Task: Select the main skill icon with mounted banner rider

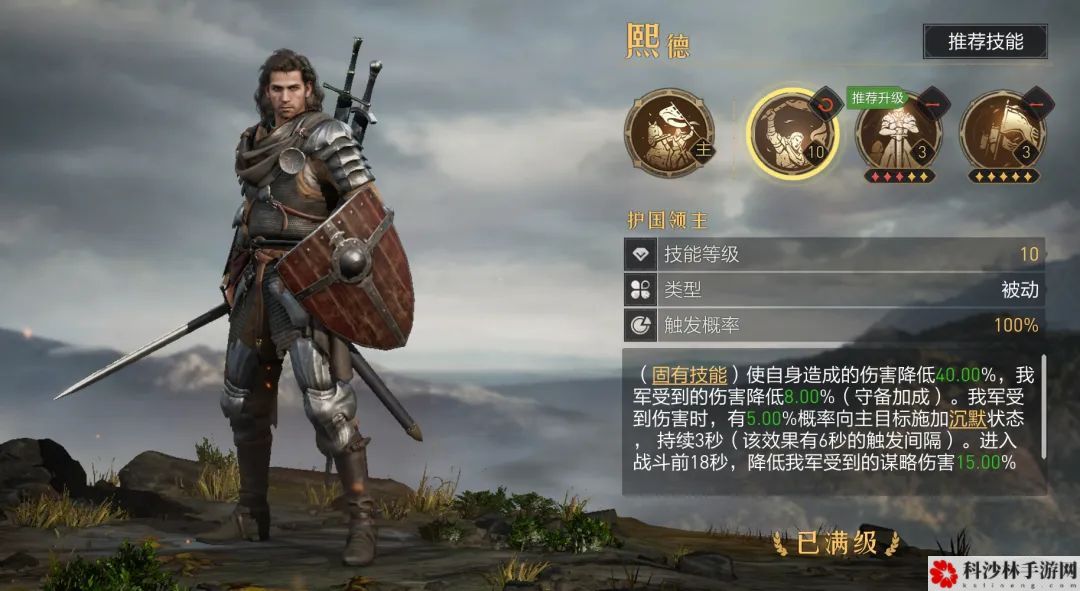Action: pos(663,133)
